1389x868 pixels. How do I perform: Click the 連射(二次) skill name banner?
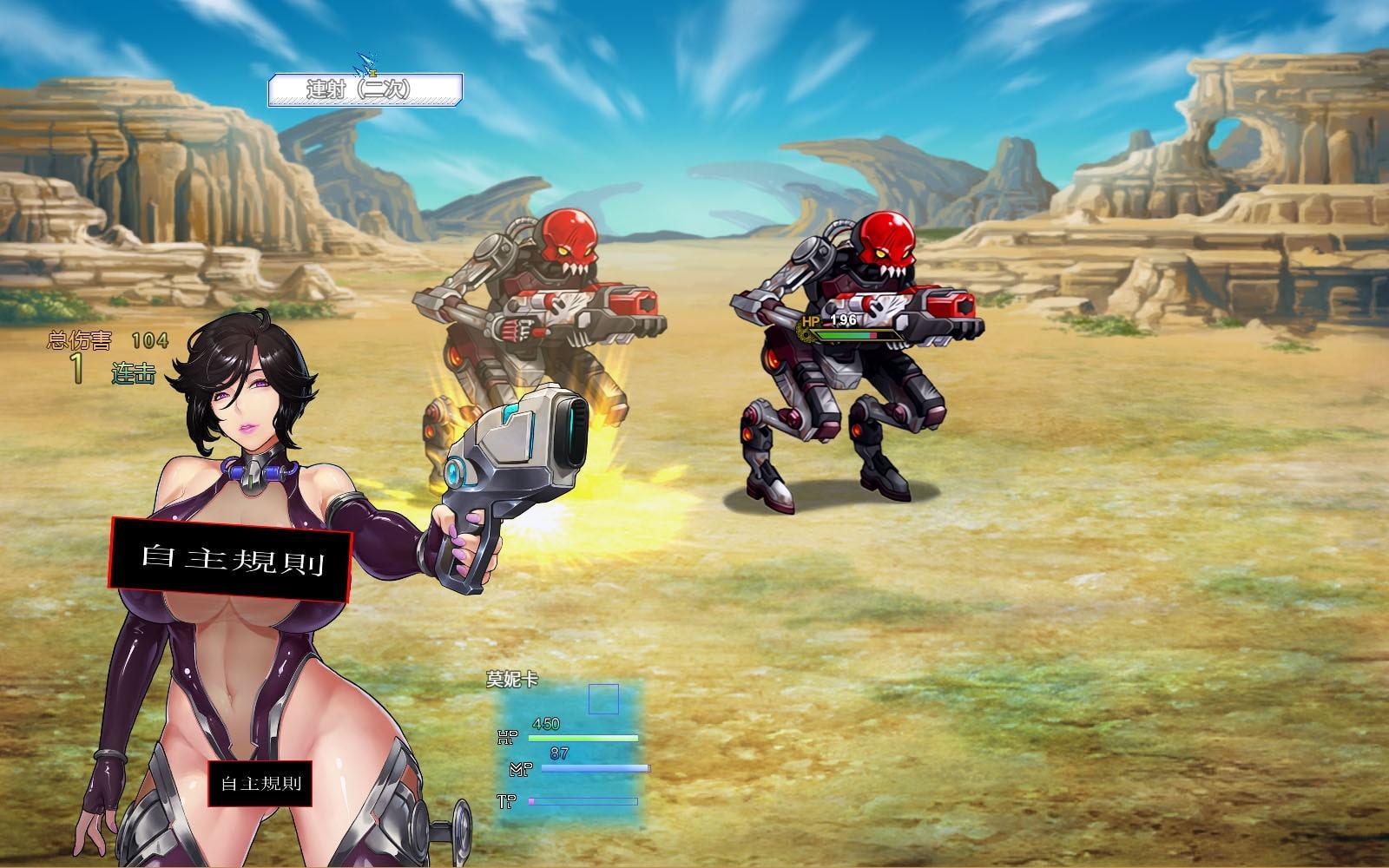pos(365,89)
